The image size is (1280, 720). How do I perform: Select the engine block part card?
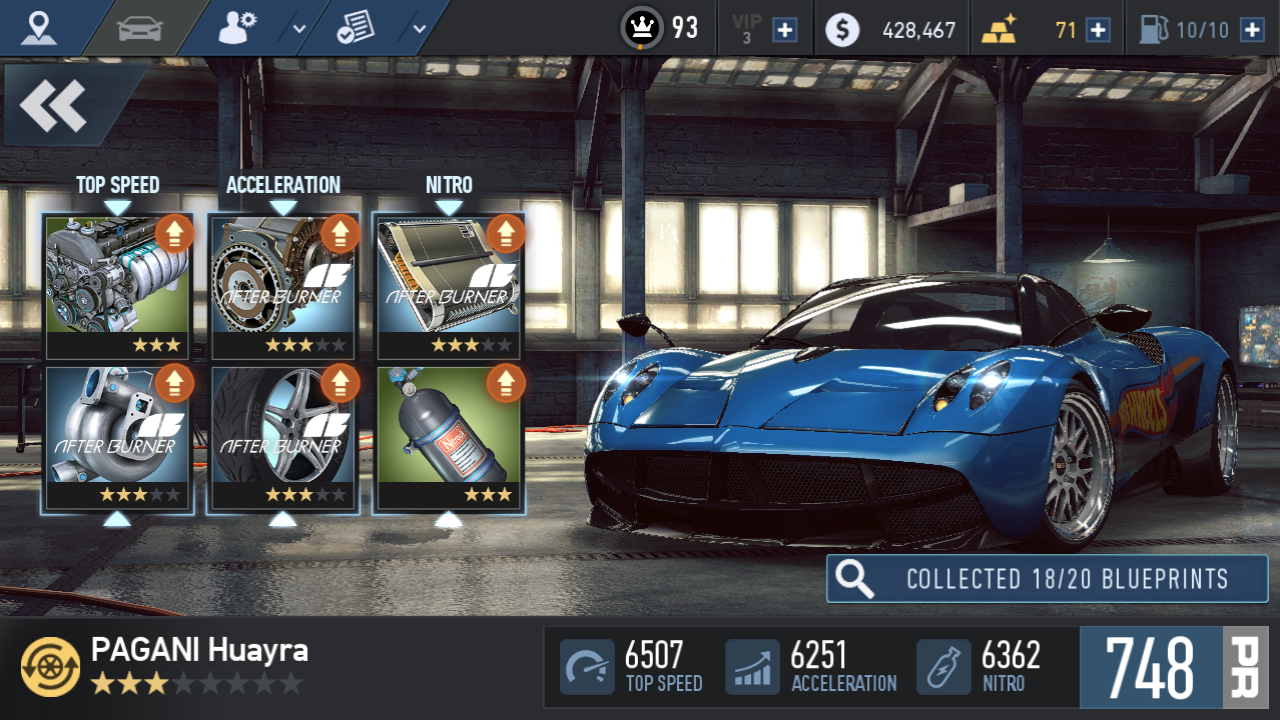[x=118, y=286]
